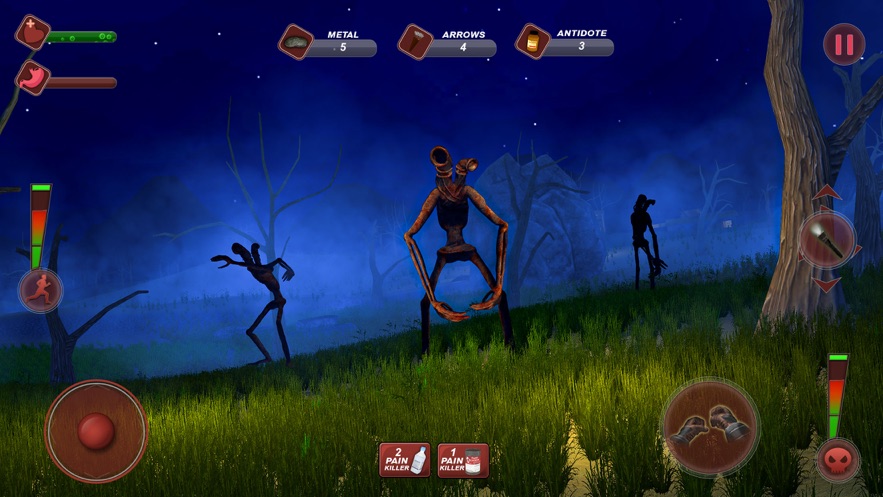Viewport: 883px width, 497px height.
Task: Pause the game
Action: point(844,44)
